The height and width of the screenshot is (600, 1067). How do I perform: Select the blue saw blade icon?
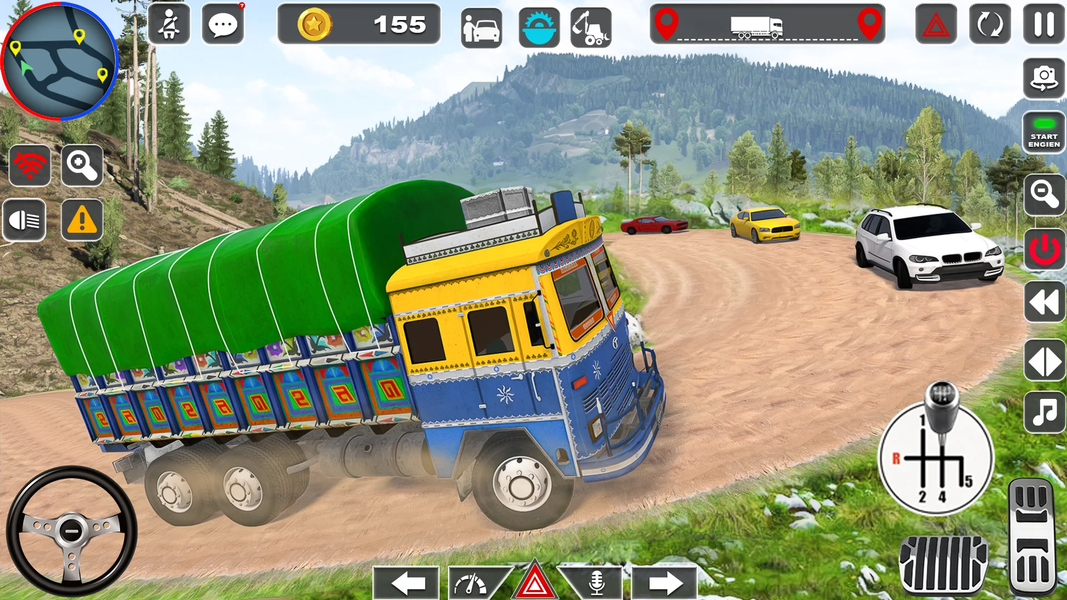point(539,28)
